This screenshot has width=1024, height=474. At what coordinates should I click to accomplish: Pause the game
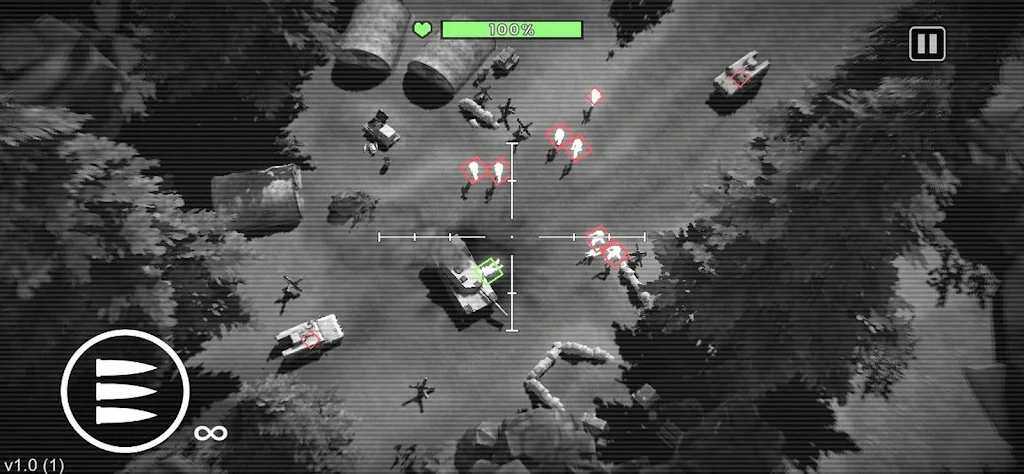click(x=927, y=43)
